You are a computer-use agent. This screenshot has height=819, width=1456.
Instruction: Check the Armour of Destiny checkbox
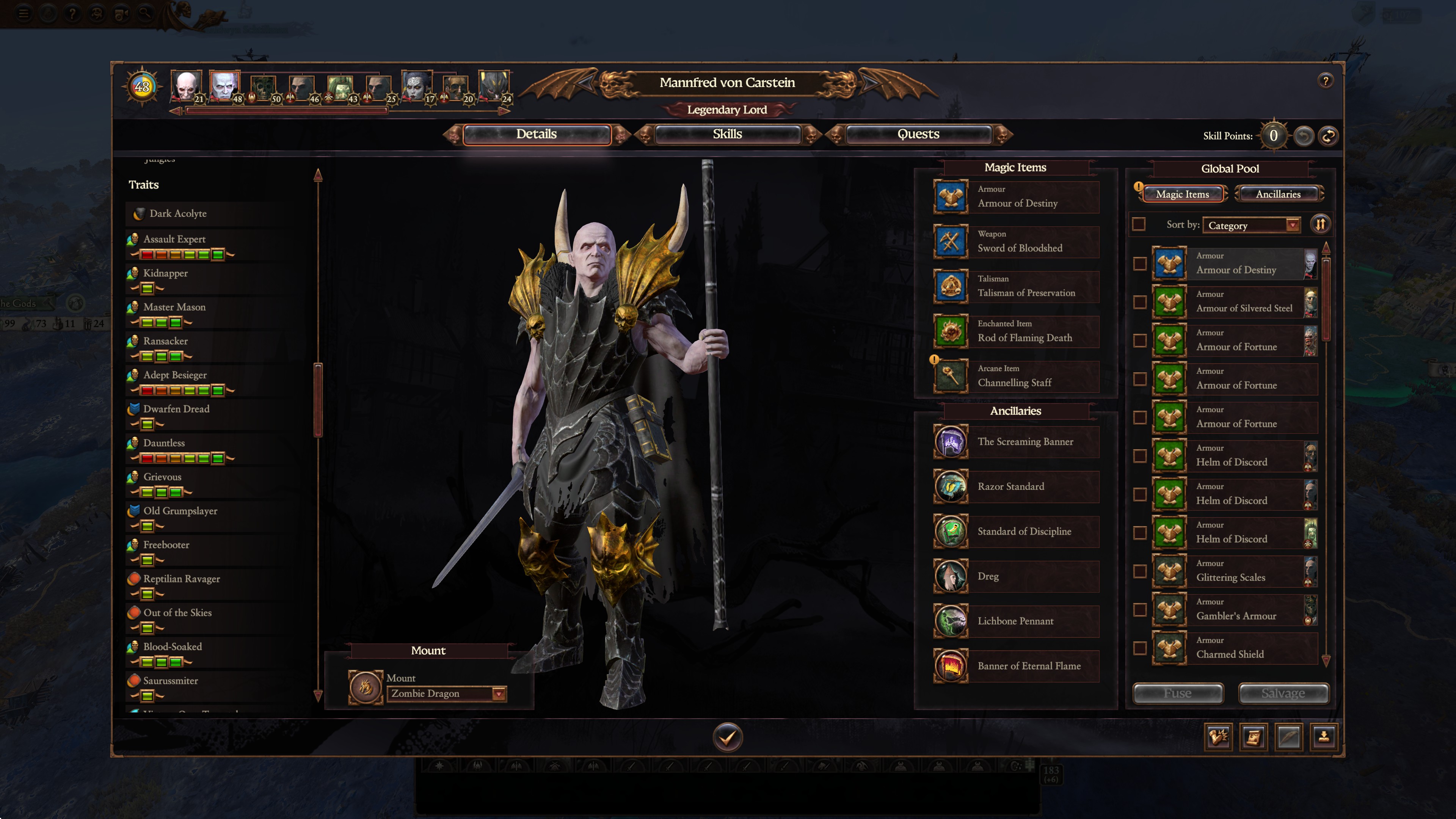[1141, 265]
